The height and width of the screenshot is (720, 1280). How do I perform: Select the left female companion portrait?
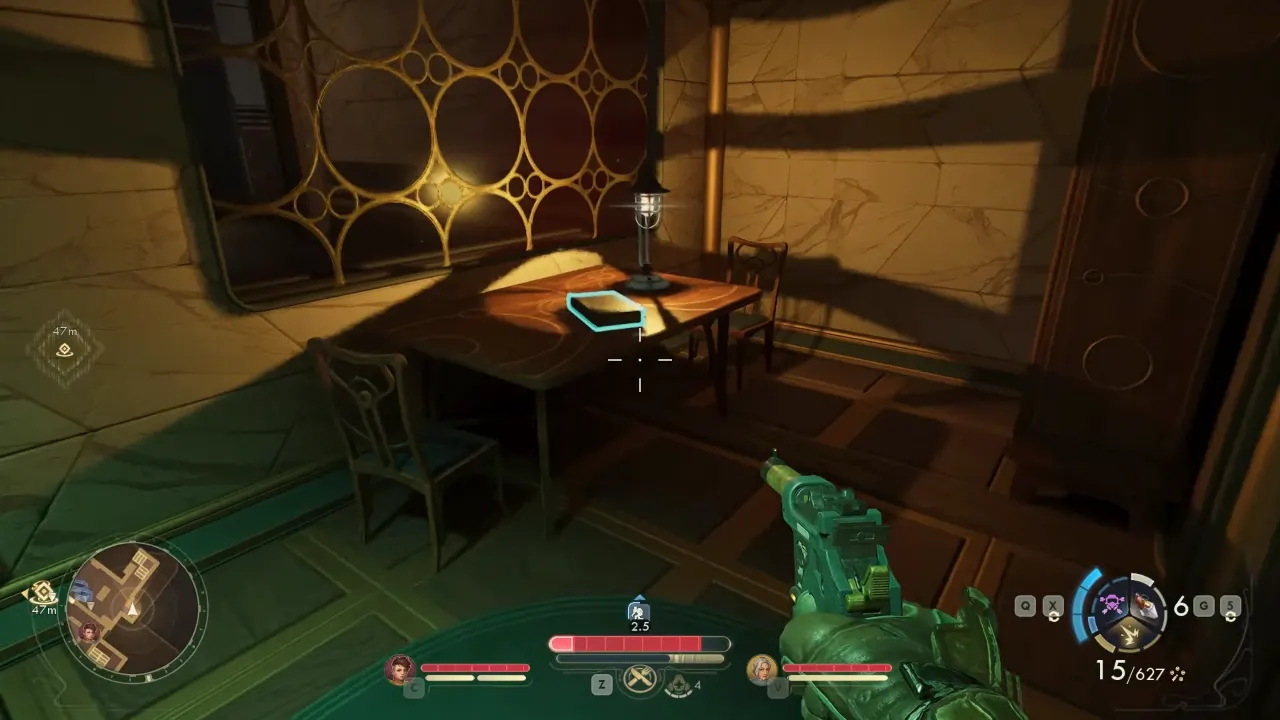point(400,669)
